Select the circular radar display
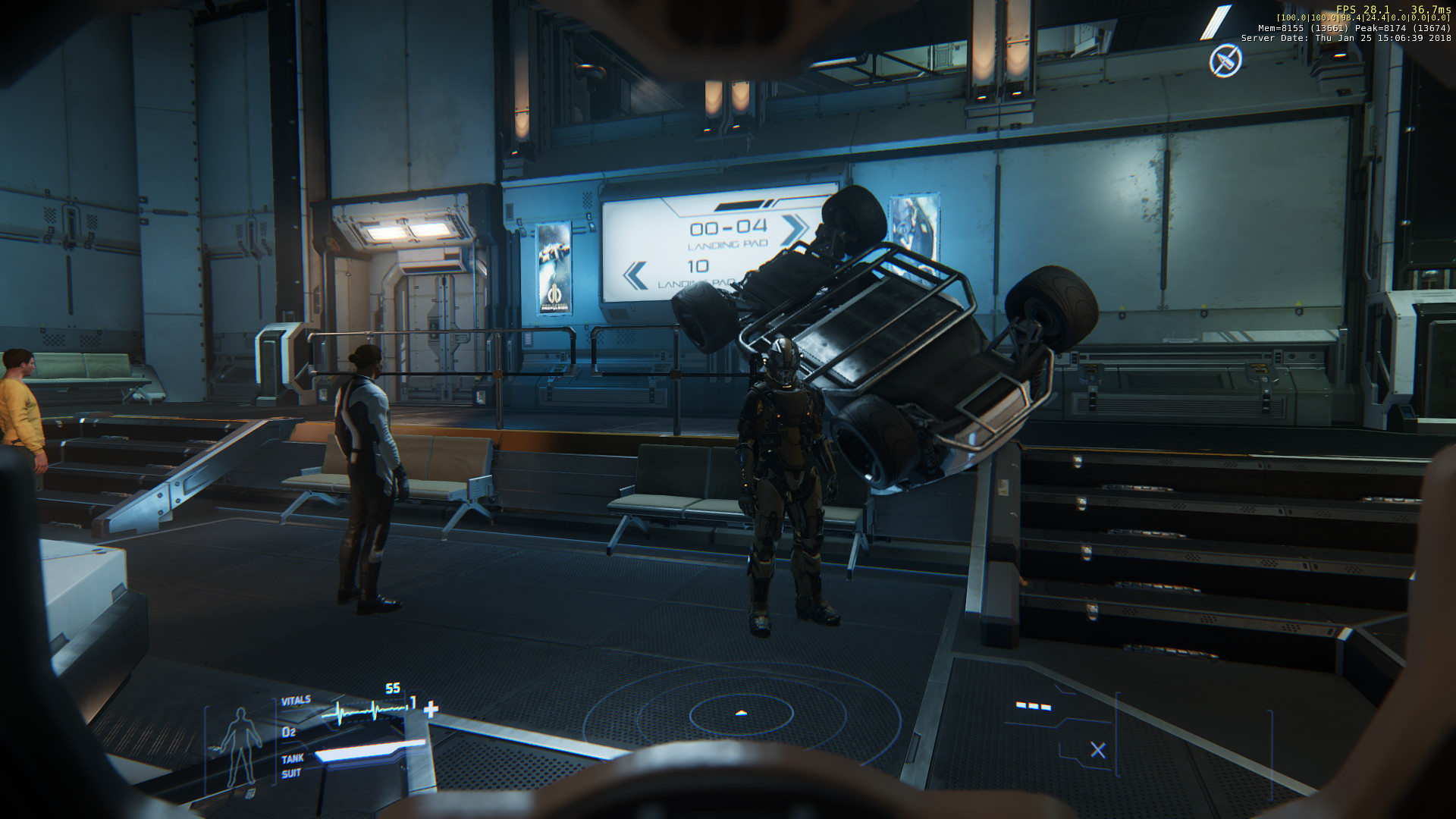This screenshot has height=819, width=1456. click(x=741, y=714)
